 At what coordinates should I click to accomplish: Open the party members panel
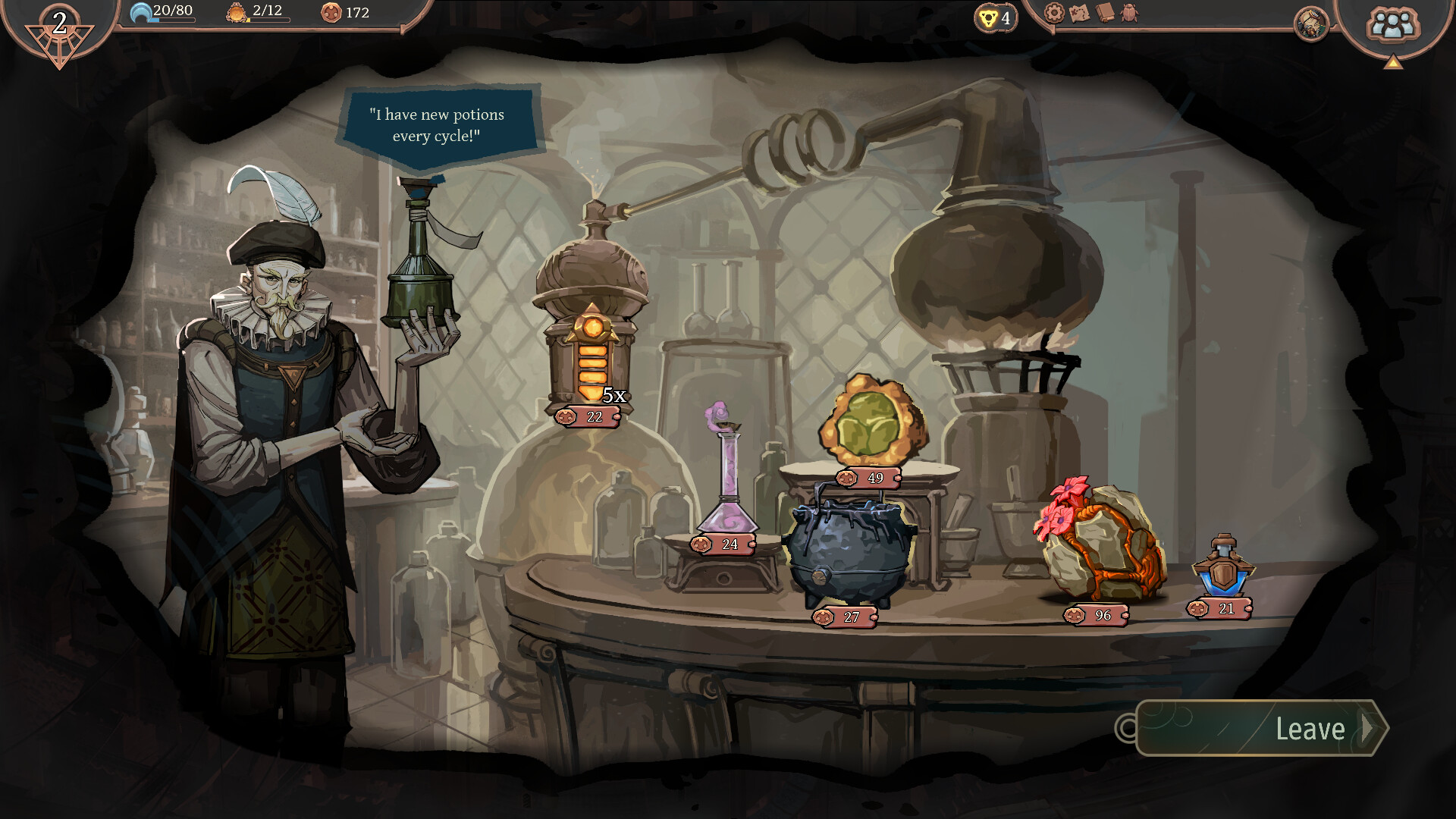(1392, 24)
